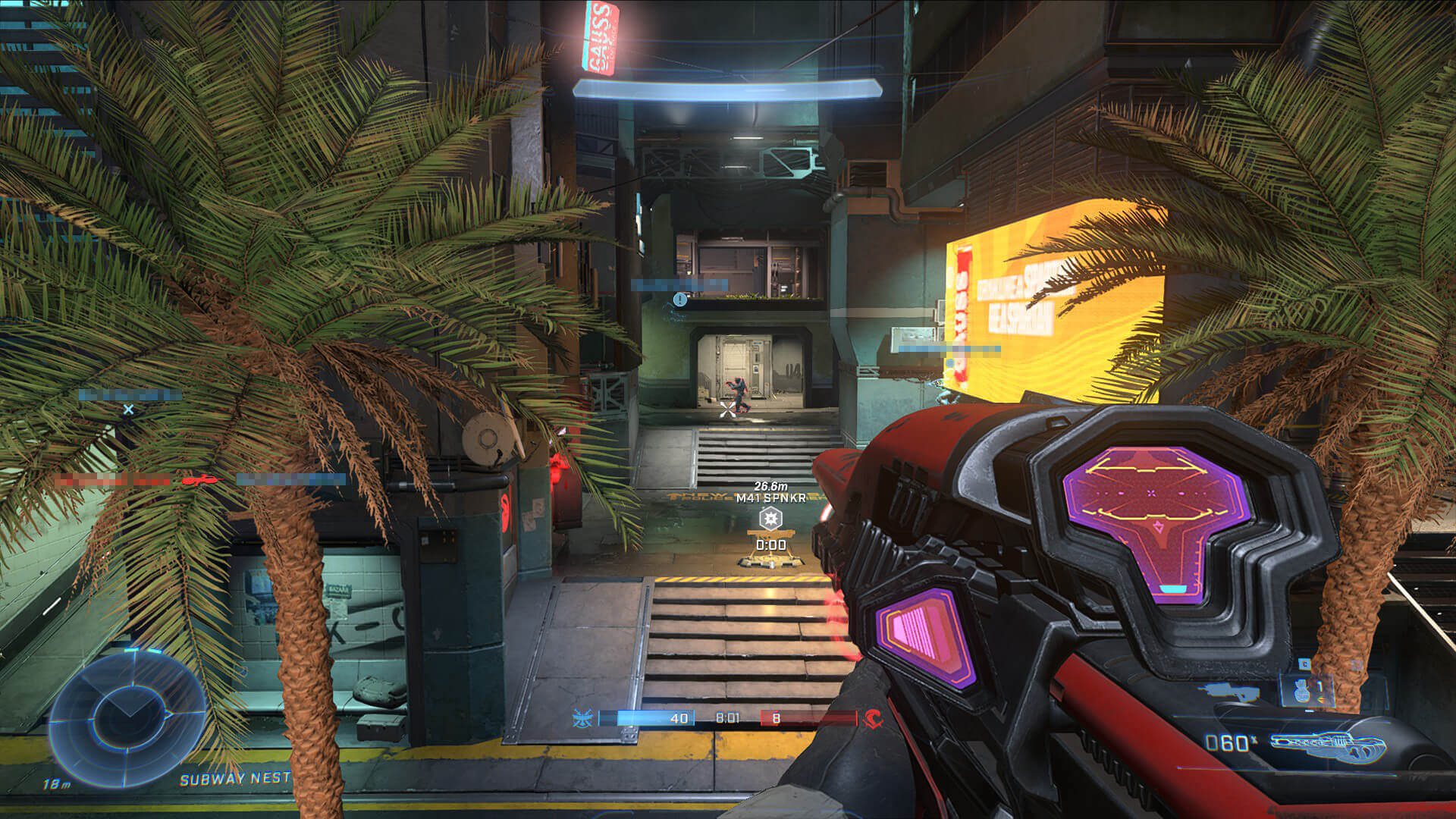
Task: Click the red weapon icon in killfeed
Action: click(201, 480)
